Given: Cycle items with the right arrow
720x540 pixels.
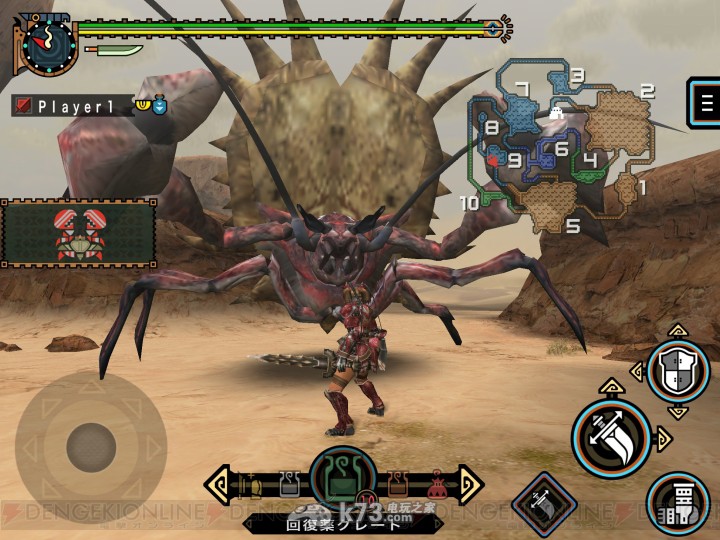Looking at the screenshot, I should pos(469,485).
